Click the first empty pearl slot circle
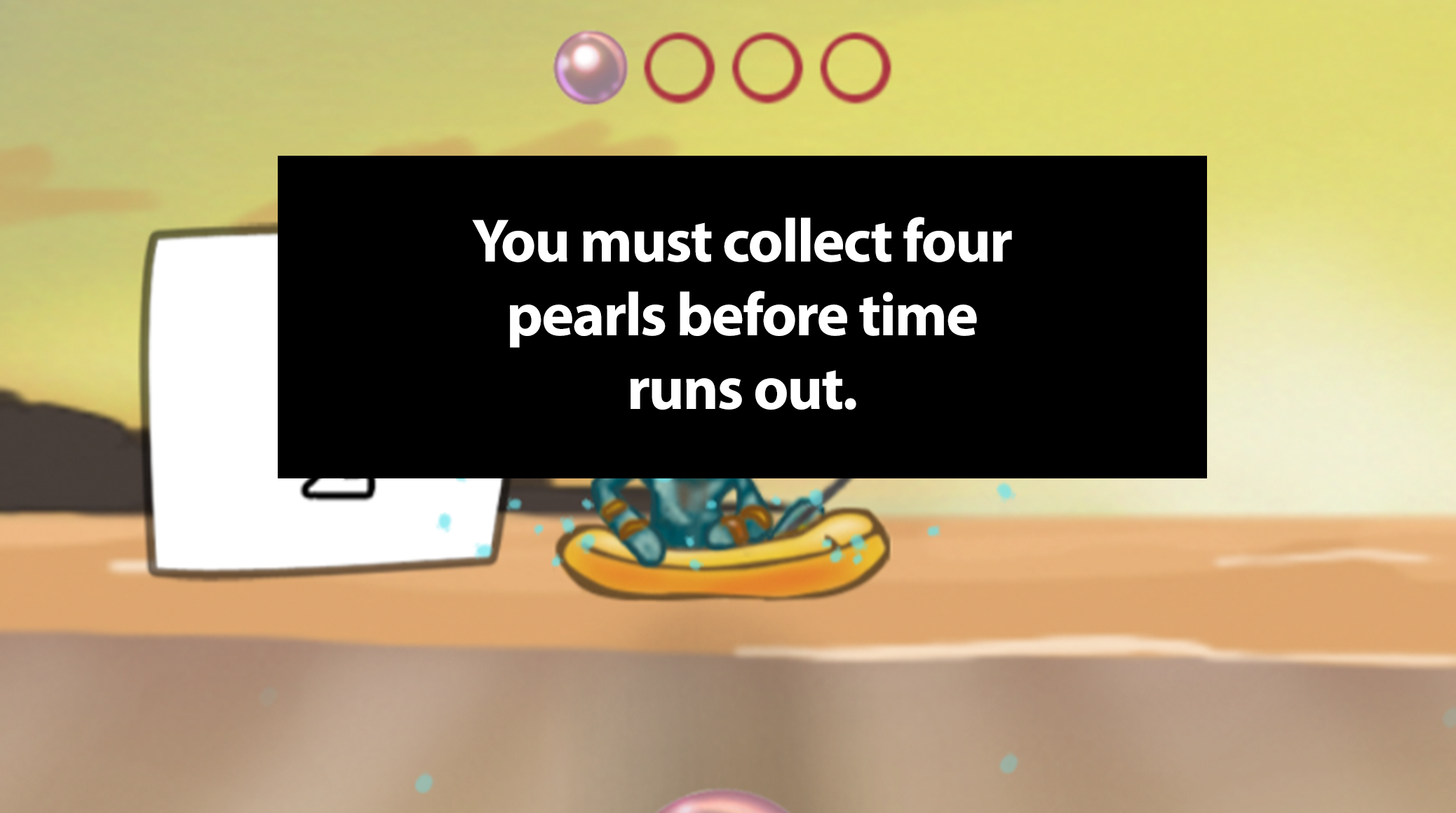 (678, 69)
